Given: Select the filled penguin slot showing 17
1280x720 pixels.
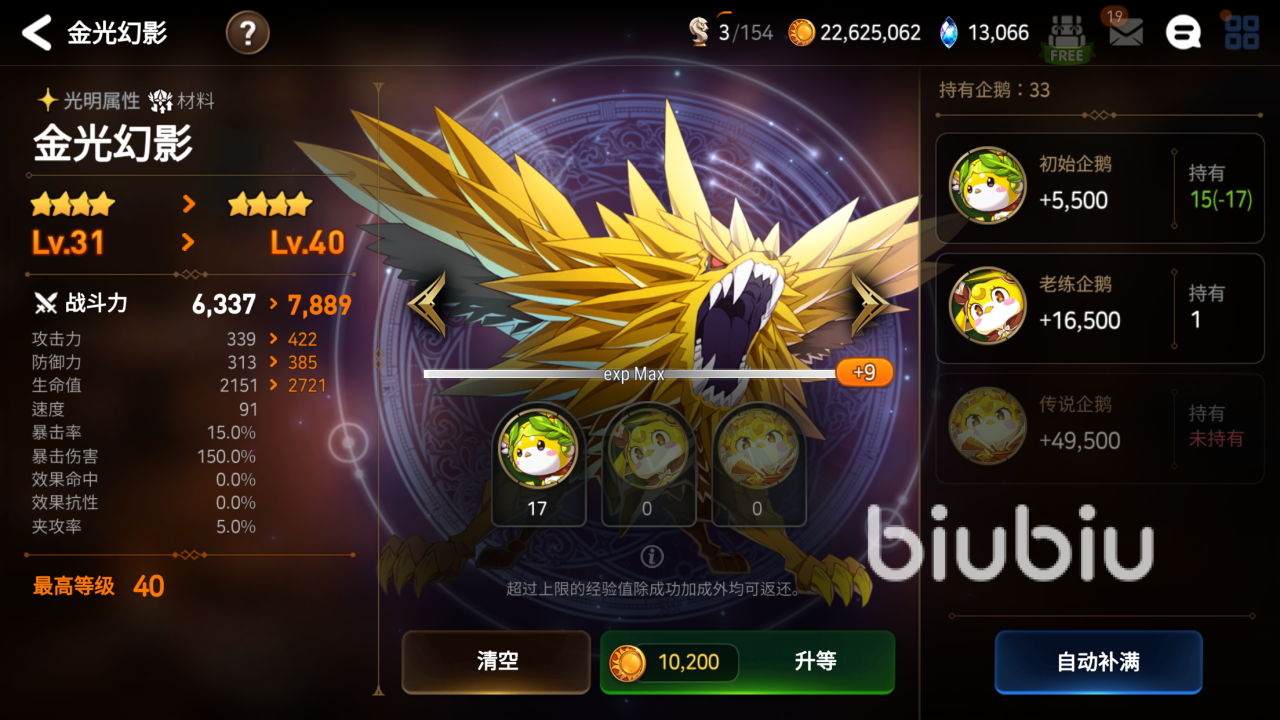Looking at the screenshot, I should click(x=540, y=465).
